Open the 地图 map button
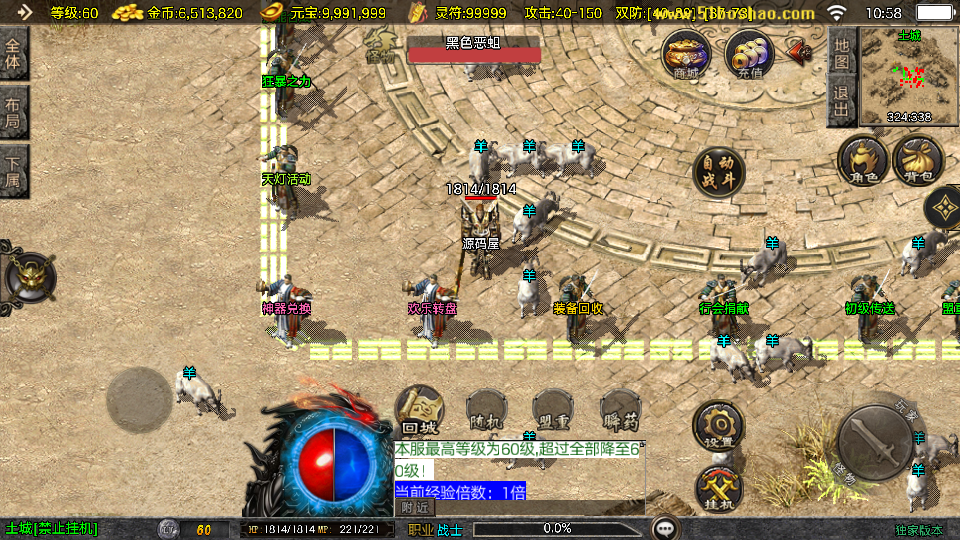Image resolution: width=960 pixels, height=540 pixels. tap(841, 53)
